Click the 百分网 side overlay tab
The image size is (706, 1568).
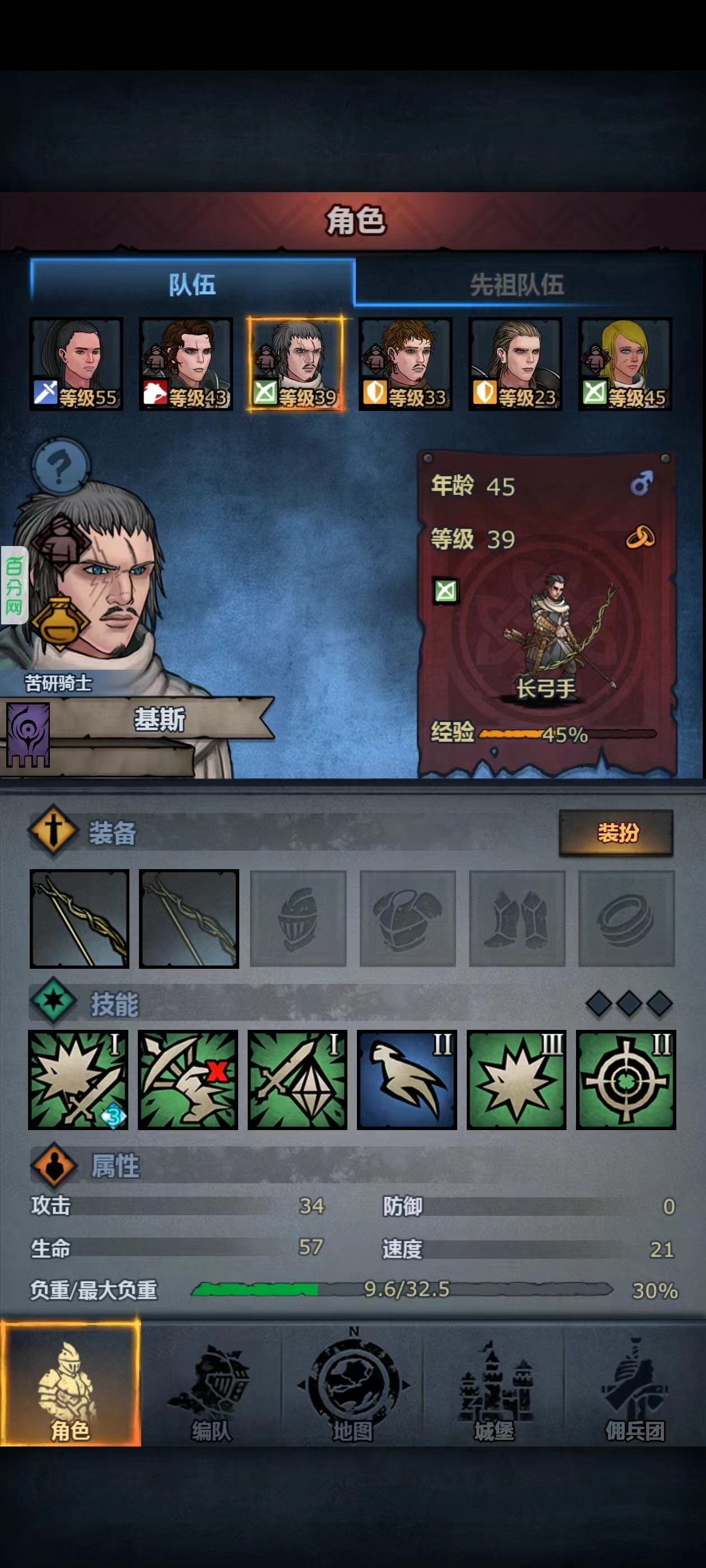(14, 585)
